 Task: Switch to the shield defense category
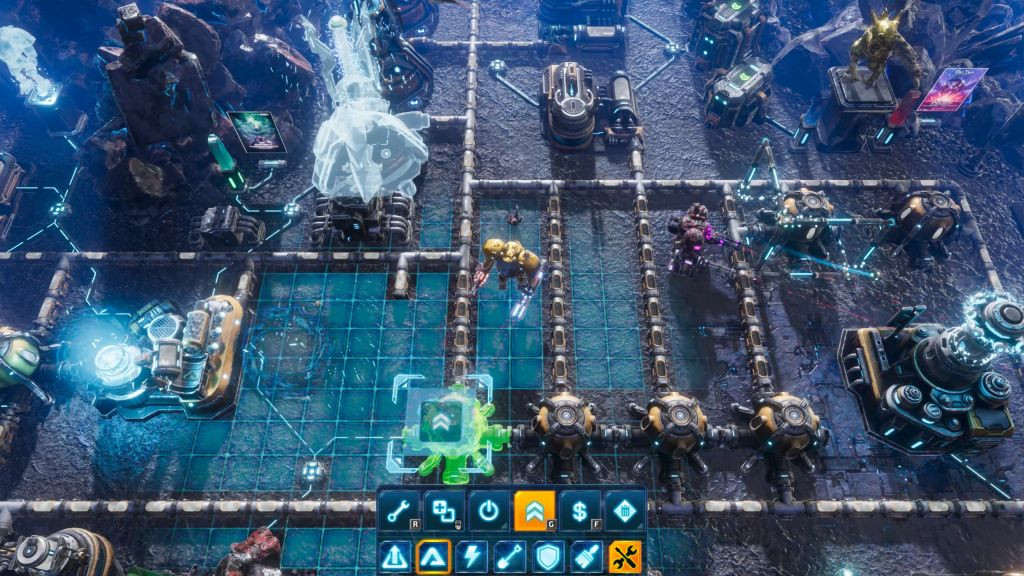tap(548, 556)
